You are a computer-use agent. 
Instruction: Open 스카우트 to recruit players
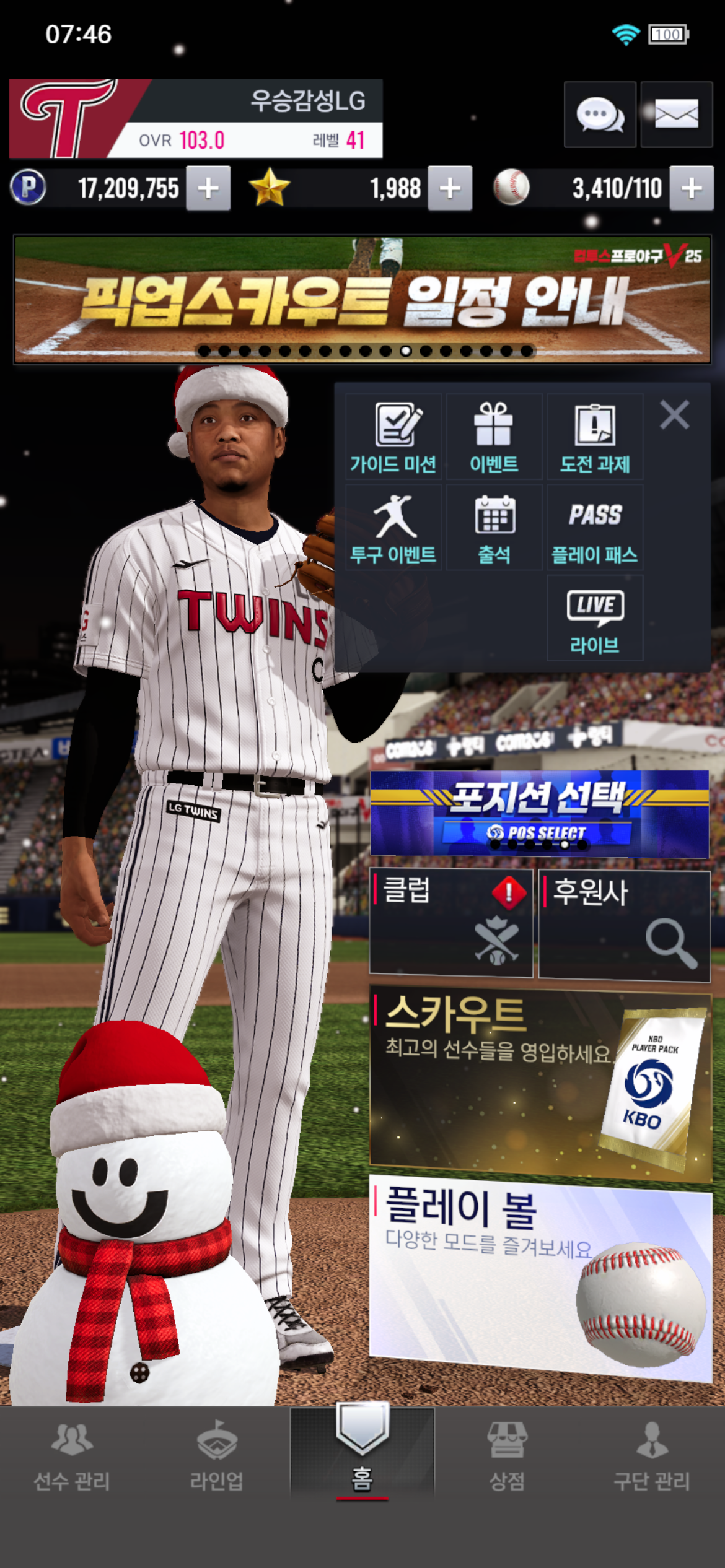click(x=539, y=1085)
